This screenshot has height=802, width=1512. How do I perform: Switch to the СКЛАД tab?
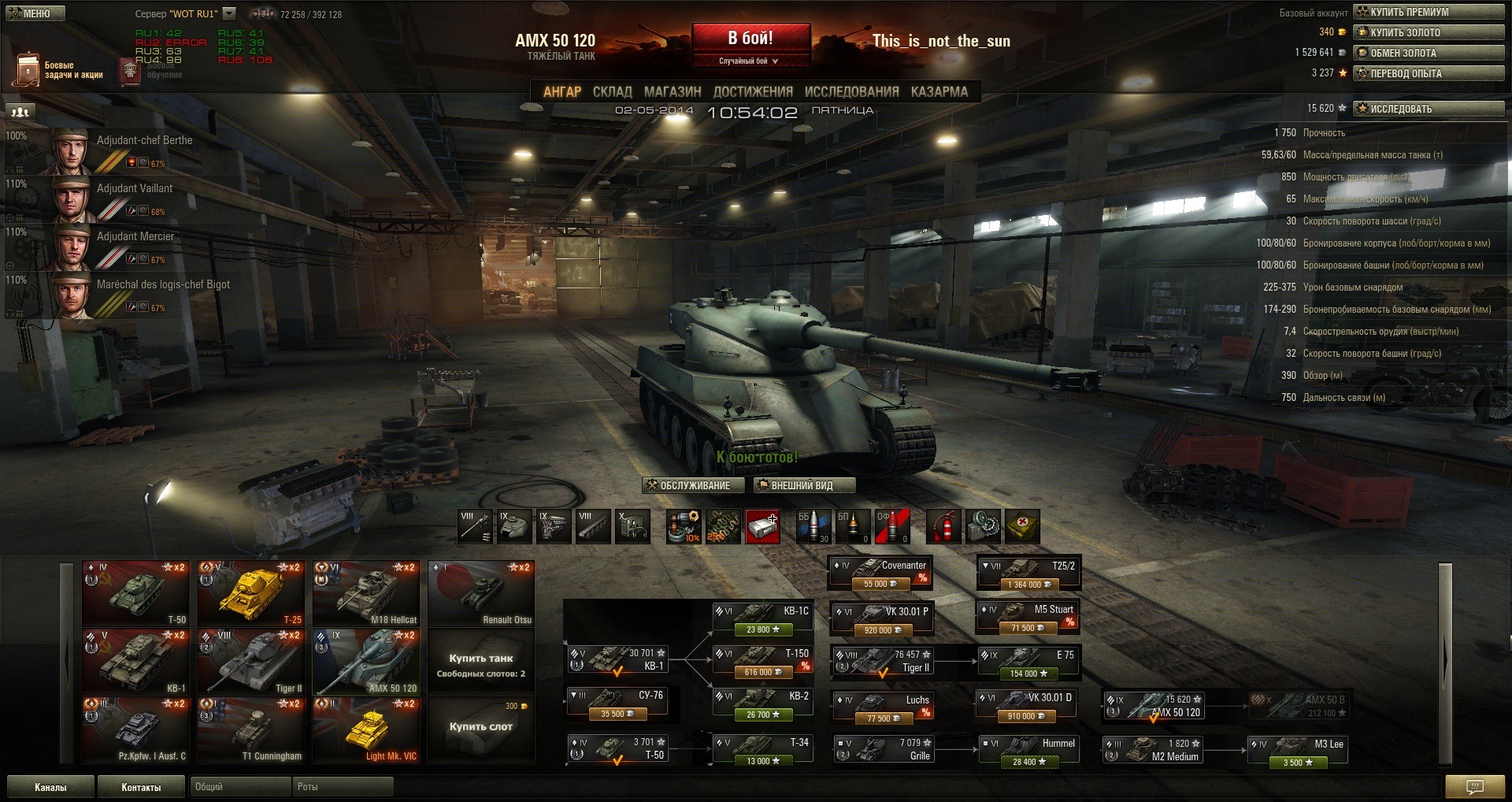click(612, 92)
